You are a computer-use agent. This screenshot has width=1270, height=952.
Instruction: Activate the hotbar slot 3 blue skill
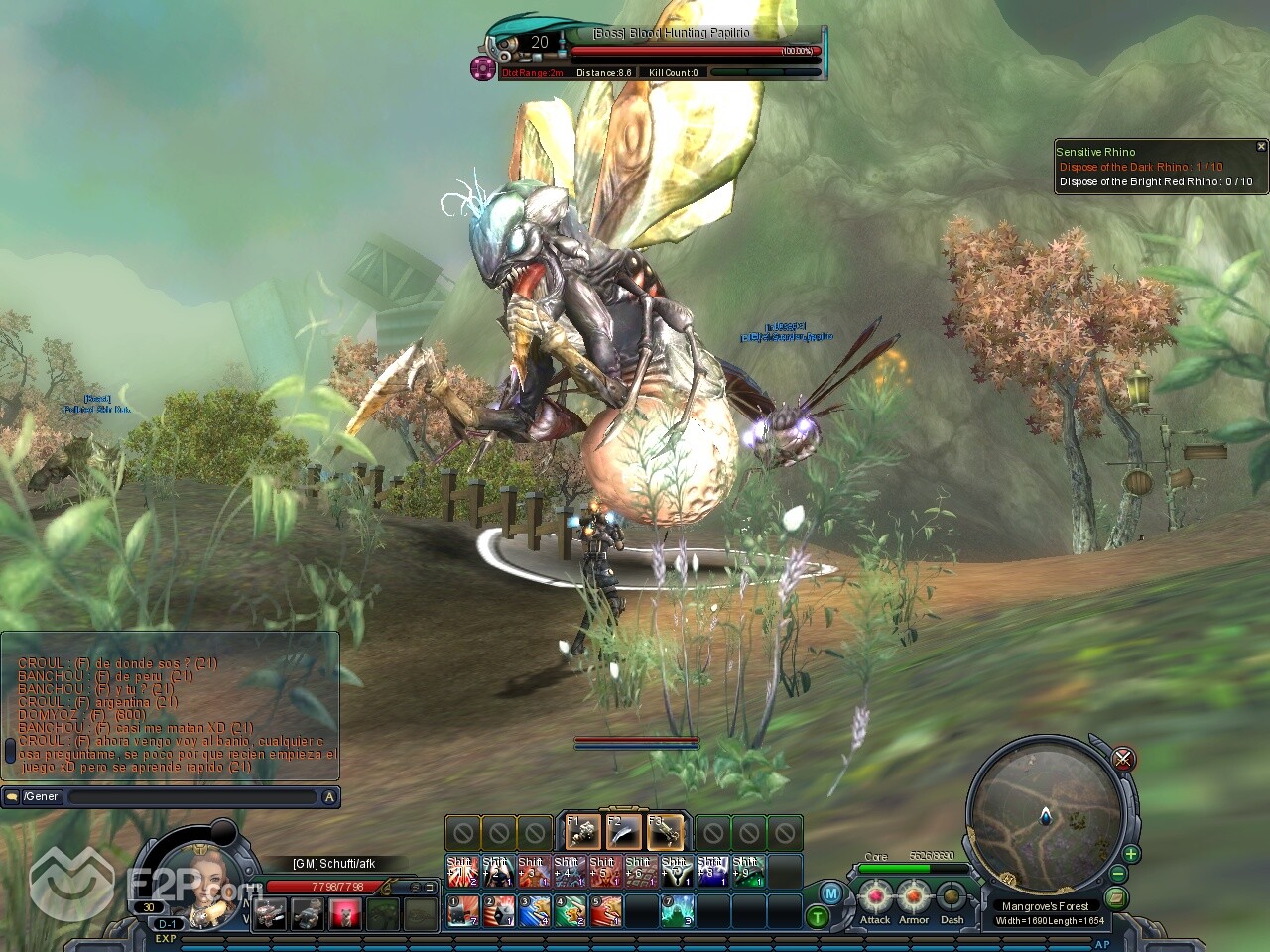tap(534, 909)
